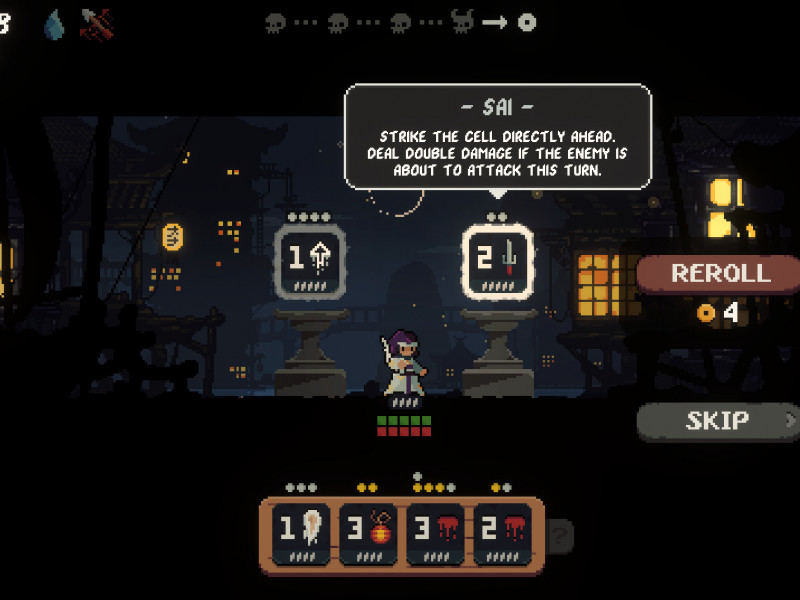Screen dimensions: 800x600
Task: Reroll the tile rewards
Action: click(720, 273)
